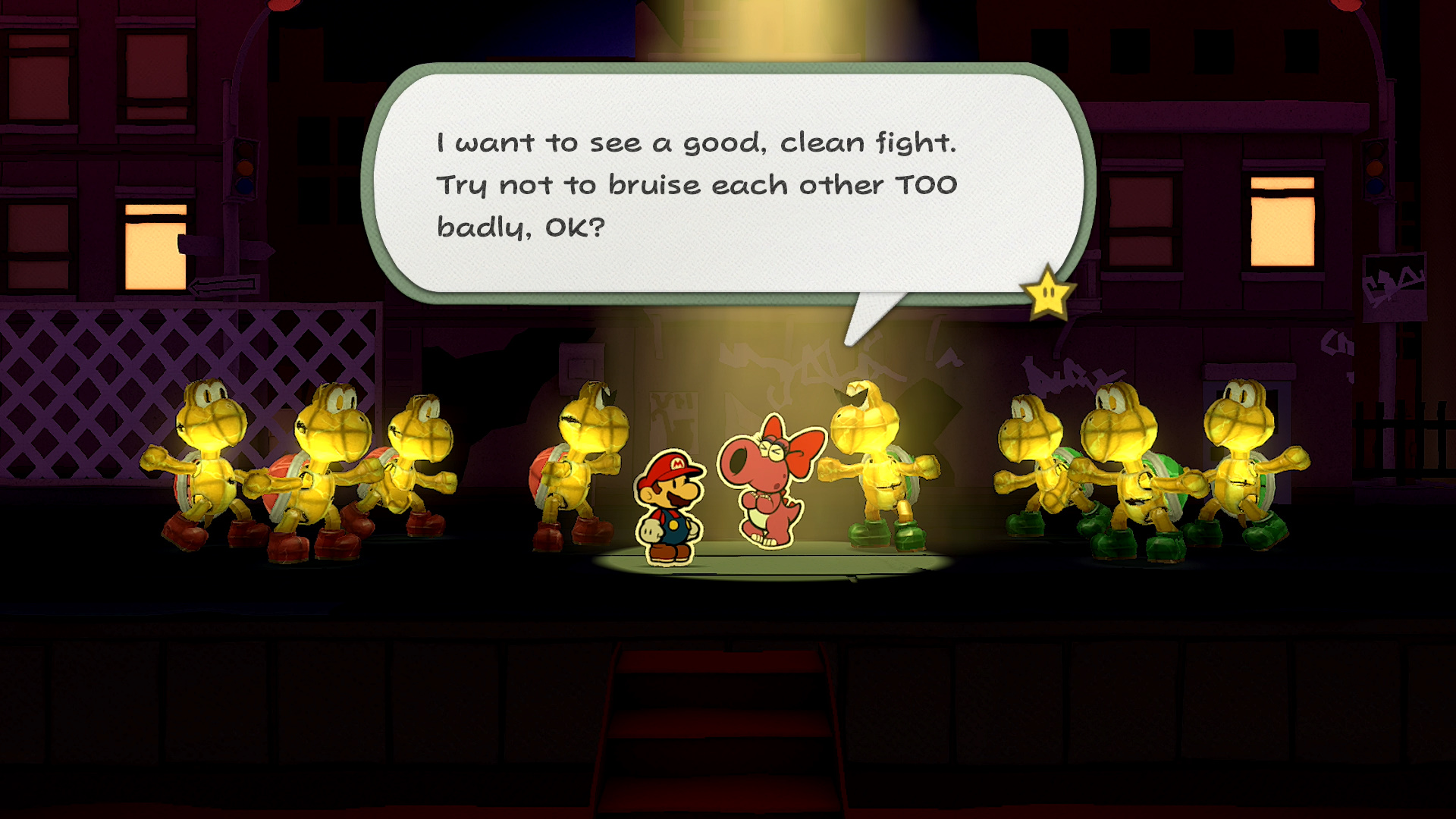Click the star icon to continue dialogue
The width and height of the screenshot is (1456, 819).
(x=1047, y=293)
